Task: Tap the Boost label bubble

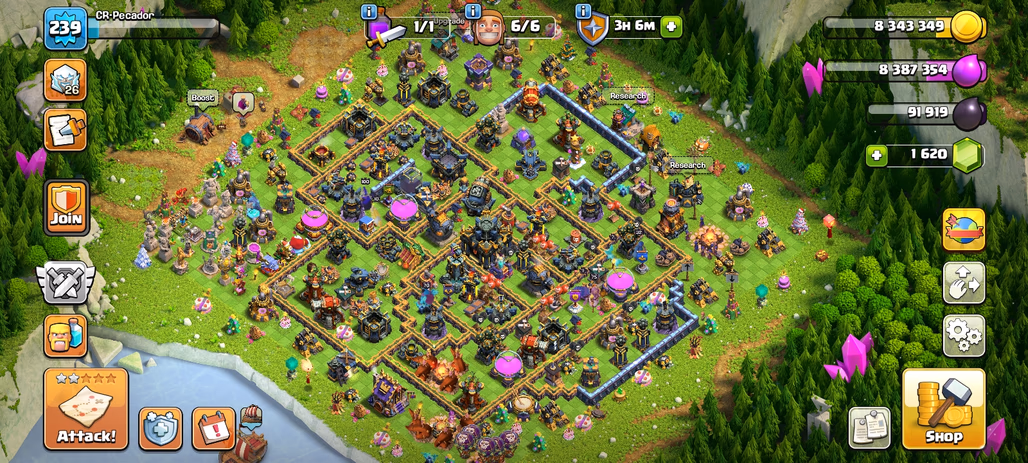Action: click(203, 98)
